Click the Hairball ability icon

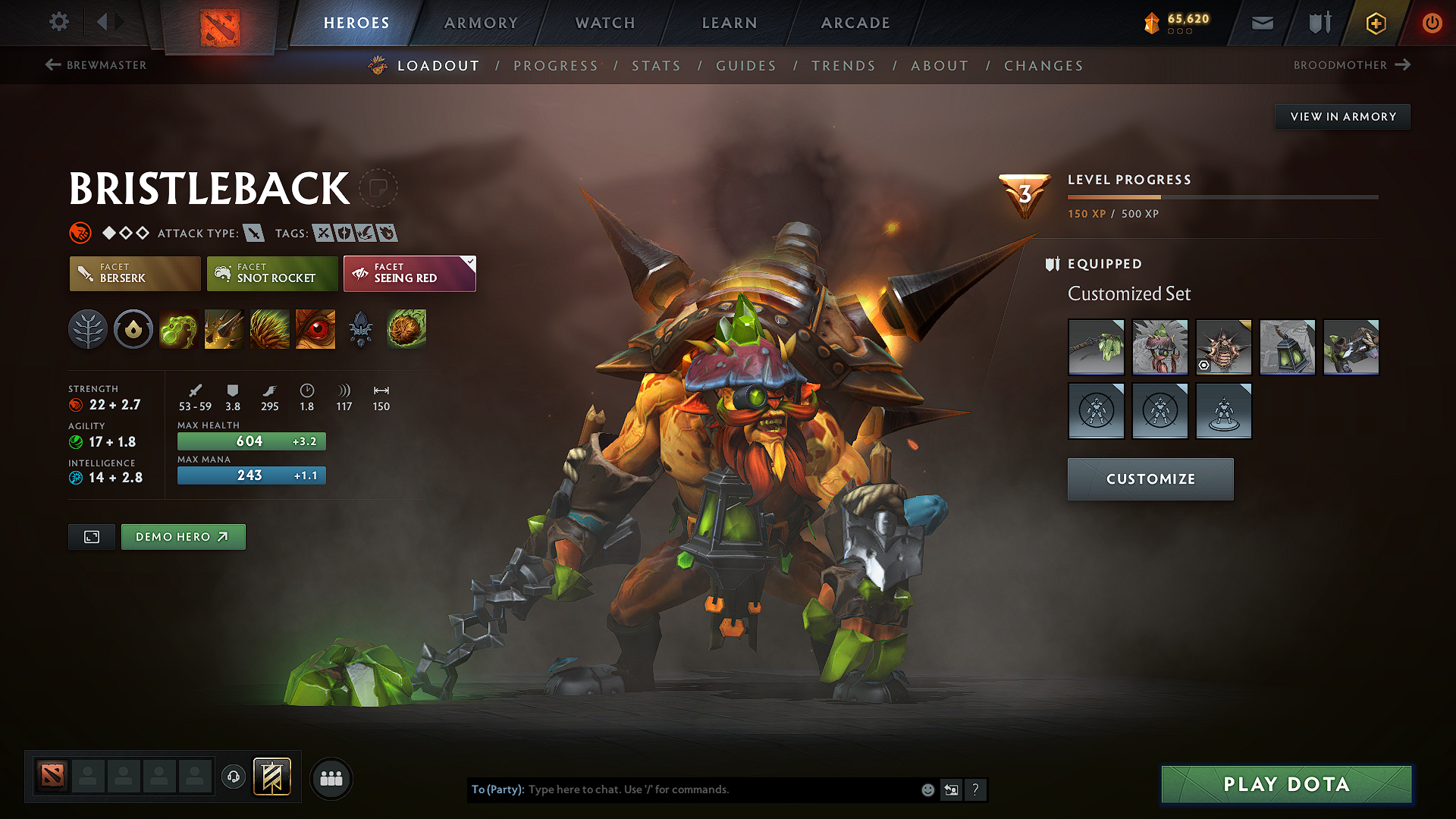coord(406,329)
